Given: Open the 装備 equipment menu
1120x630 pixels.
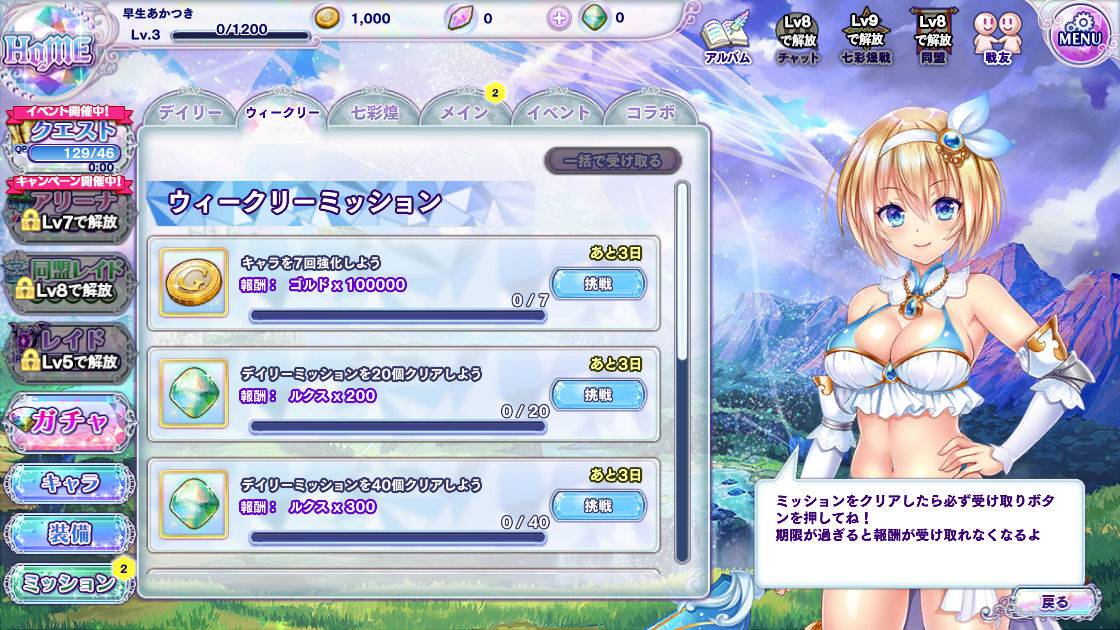Looking at the screenshot, I should pyautogui.click(x=69, y=533).
